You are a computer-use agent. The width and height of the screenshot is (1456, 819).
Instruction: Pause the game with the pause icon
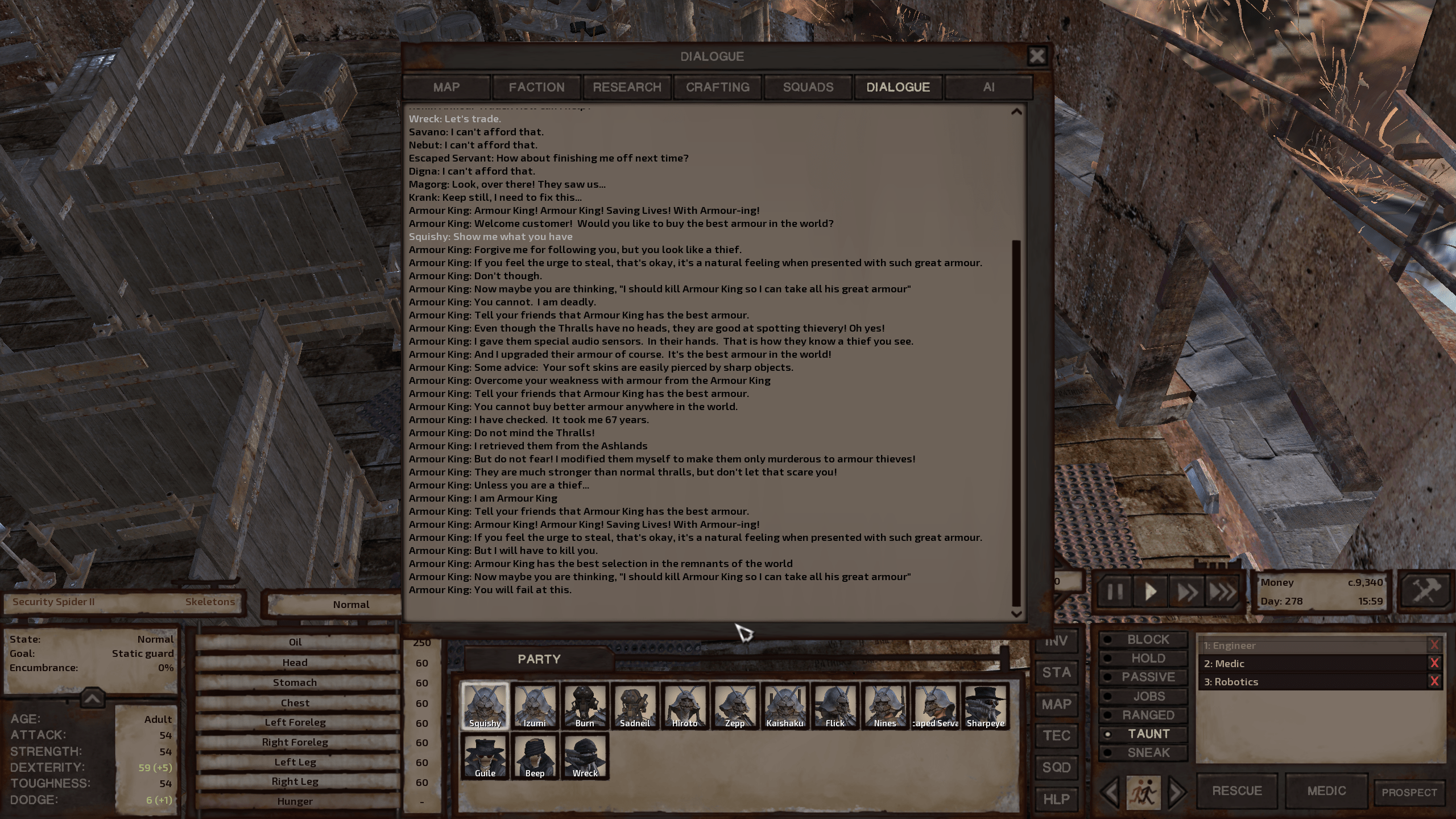click(x=1115, y=591)
